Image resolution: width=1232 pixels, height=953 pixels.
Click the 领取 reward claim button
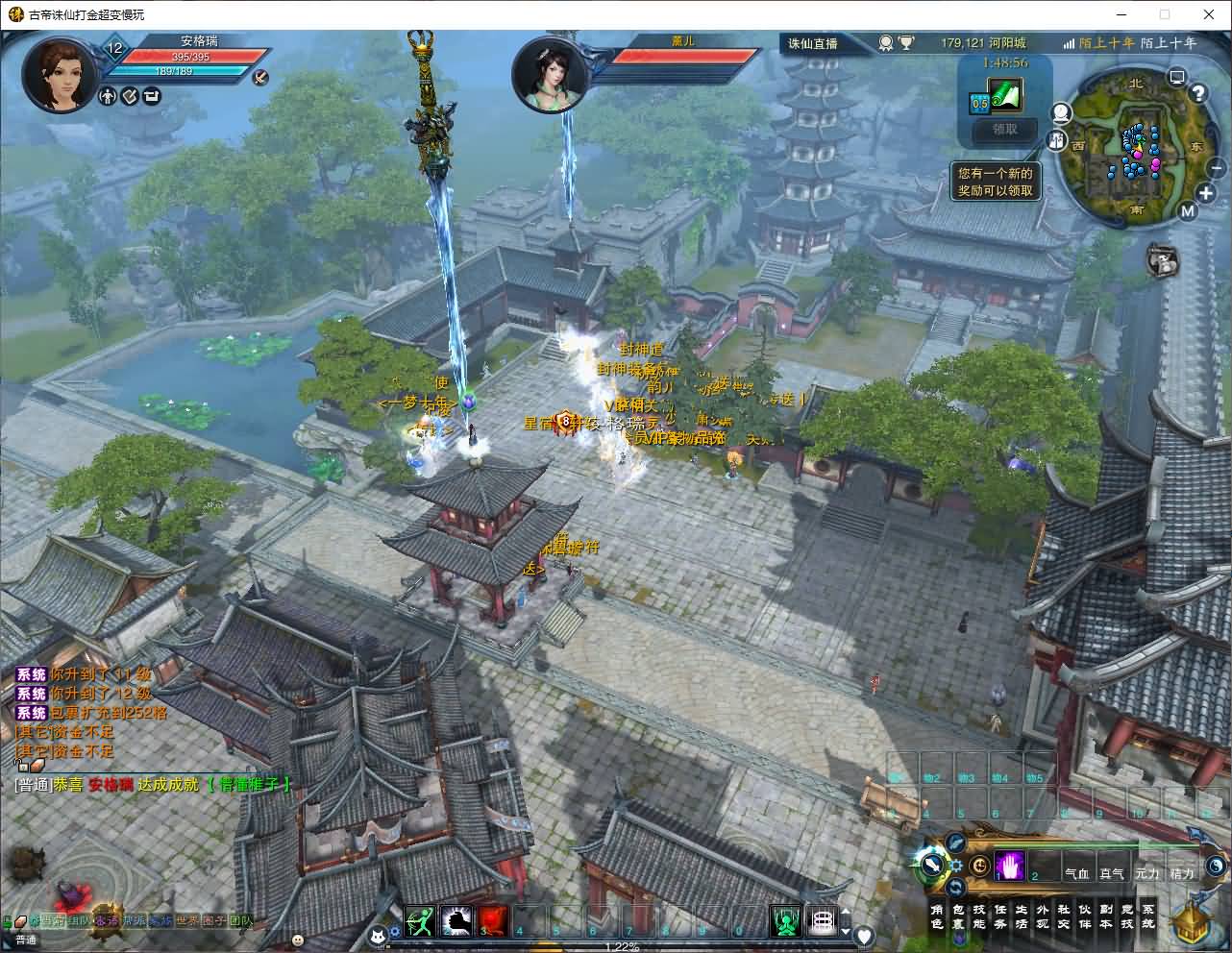tap(1002, 132)
